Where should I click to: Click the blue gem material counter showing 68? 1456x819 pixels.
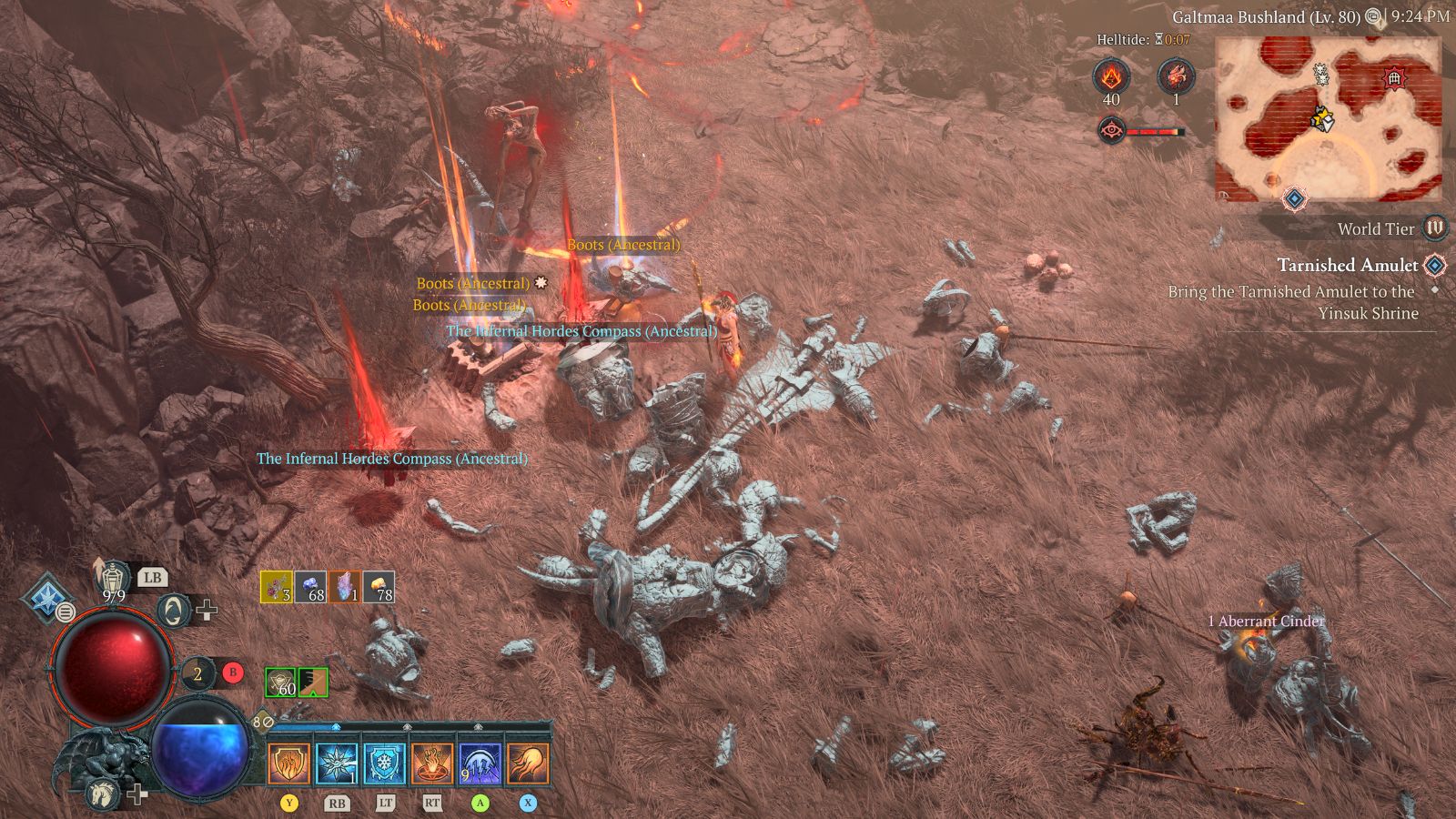[x=310, y=586]
